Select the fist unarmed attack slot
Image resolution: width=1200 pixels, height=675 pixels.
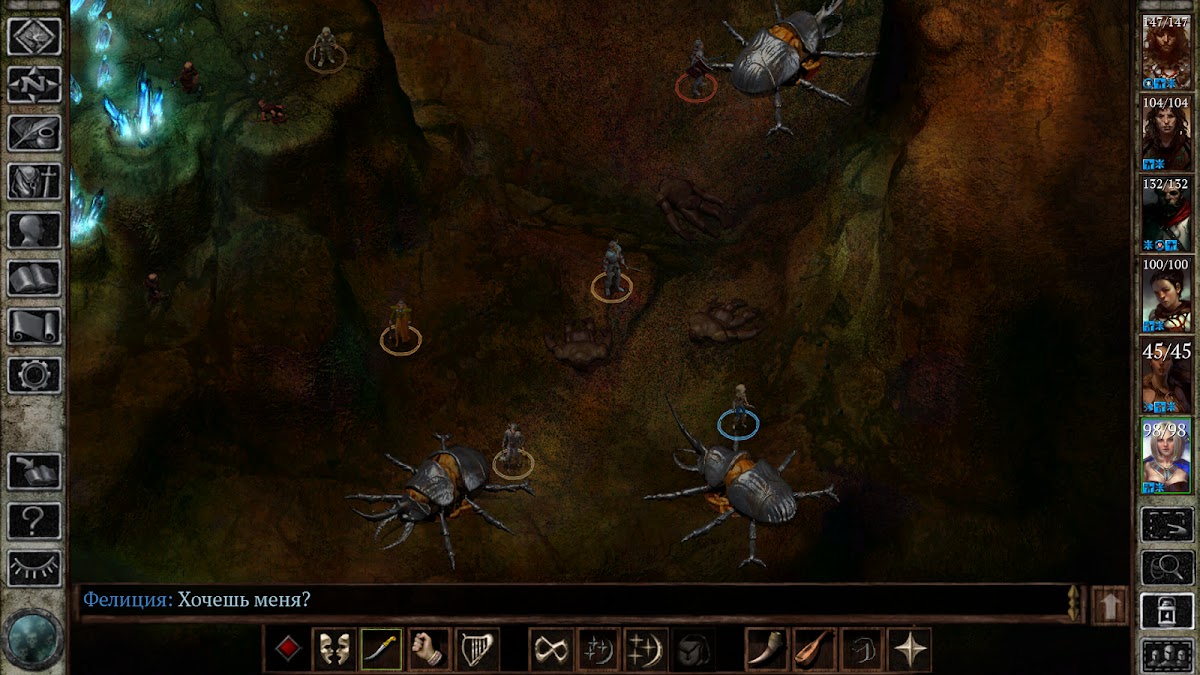point(429,649)
